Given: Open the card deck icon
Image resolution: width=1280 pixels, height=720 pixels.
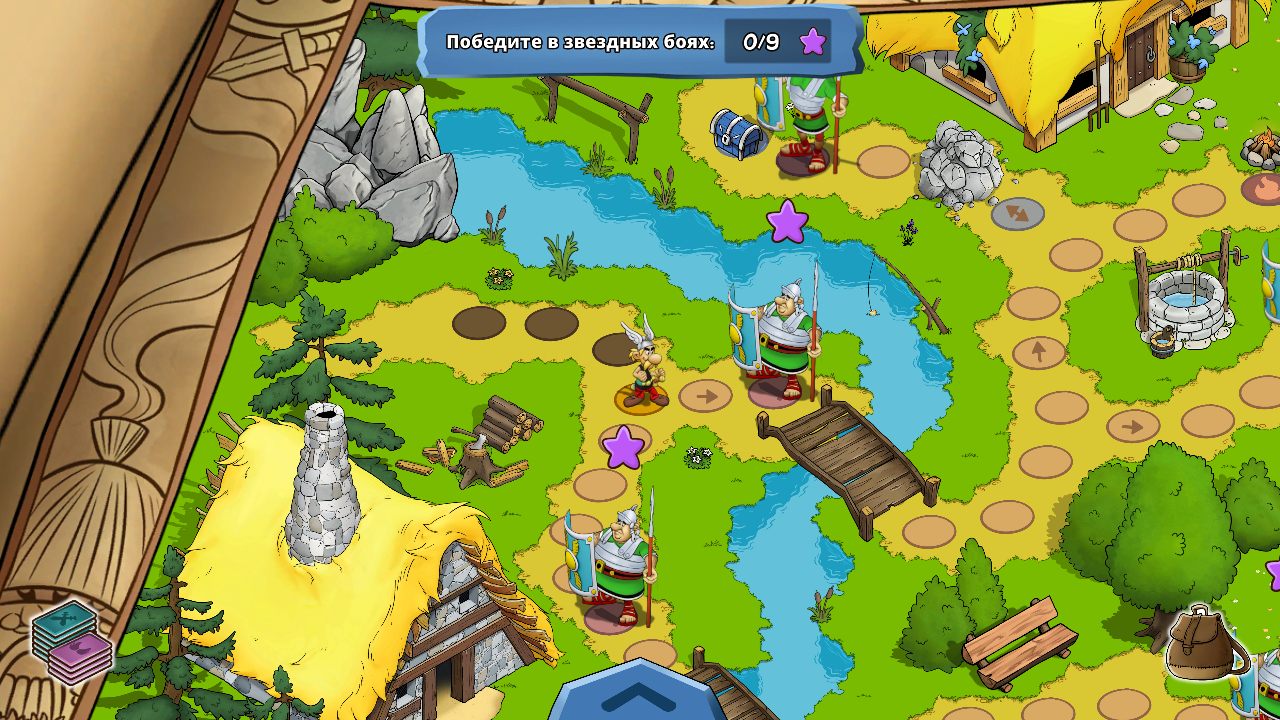Looking at the screenshot, I should [72, 641].
